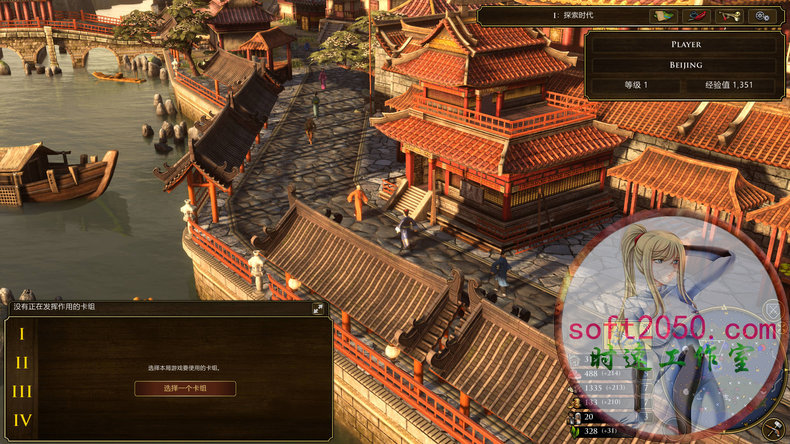Click the red chili pepper icon
This screenshot has height=444, width=790.
(x=697, y=16)
